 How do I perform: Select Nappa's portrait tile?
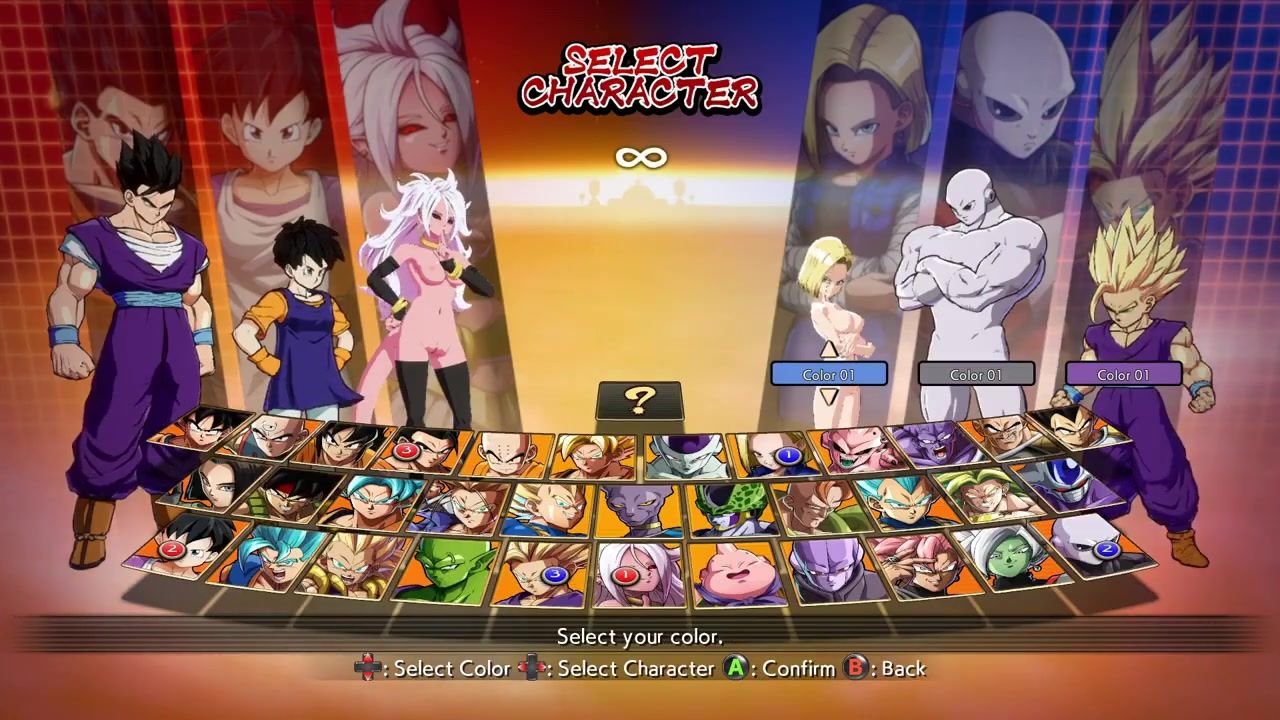(x=1002, y=436)
